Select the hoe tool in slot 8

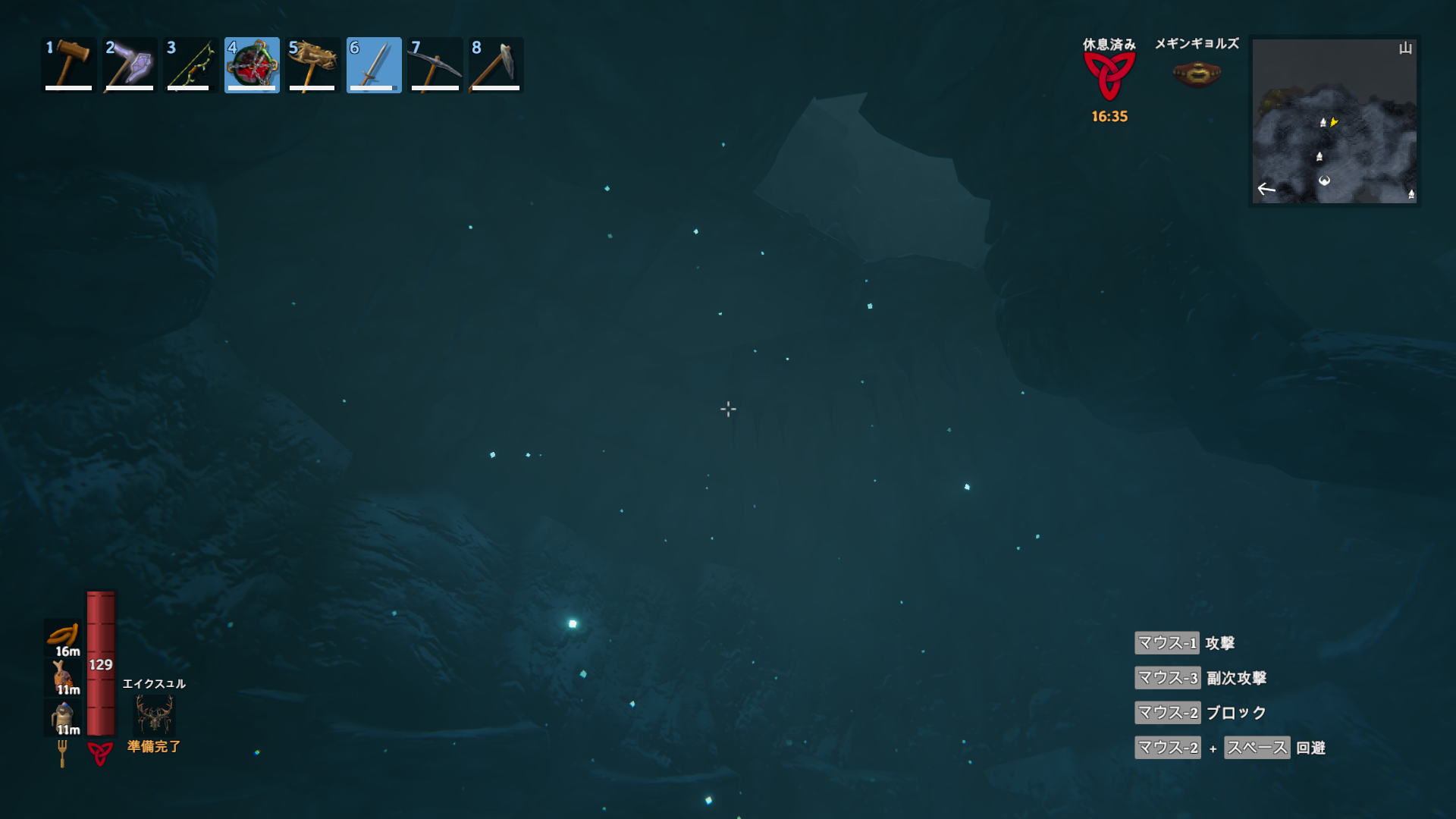(x=496, y=65)
